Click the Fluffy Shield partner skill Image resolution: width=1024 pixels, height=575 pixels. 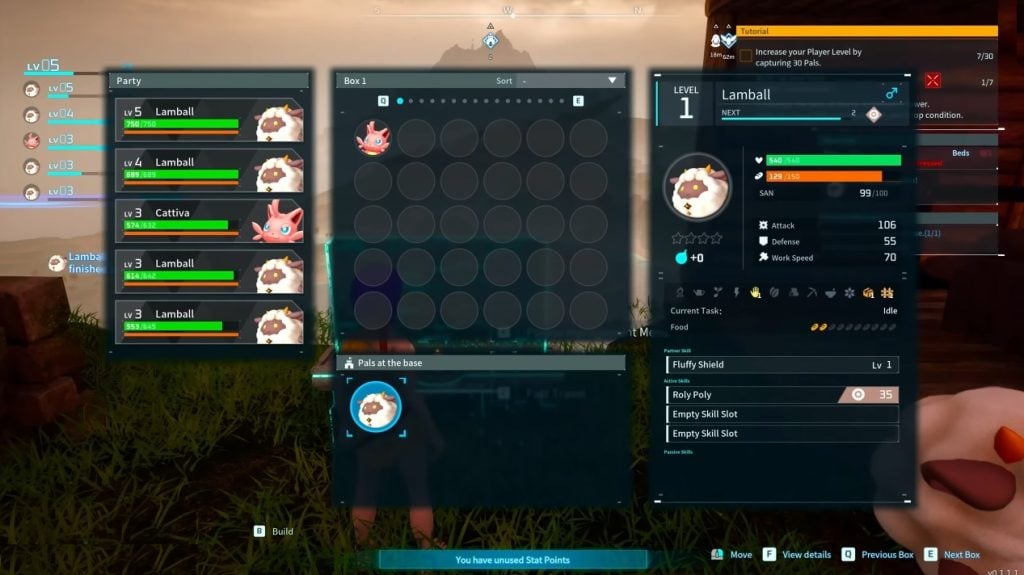[782, 365]
